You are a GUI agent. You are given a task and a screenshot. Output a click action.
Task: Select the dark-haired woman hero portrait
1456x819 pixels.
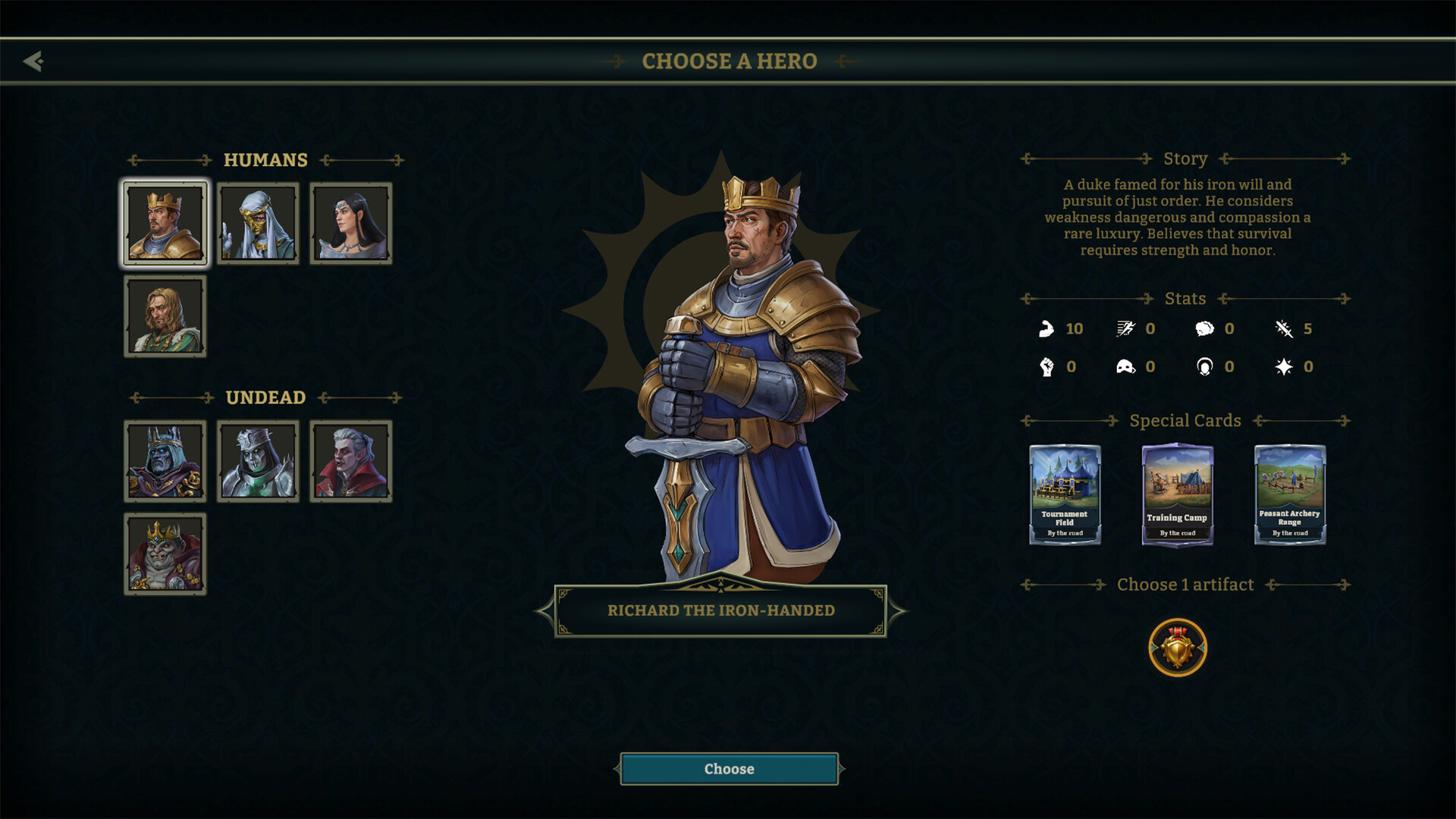tap(351, 224)
